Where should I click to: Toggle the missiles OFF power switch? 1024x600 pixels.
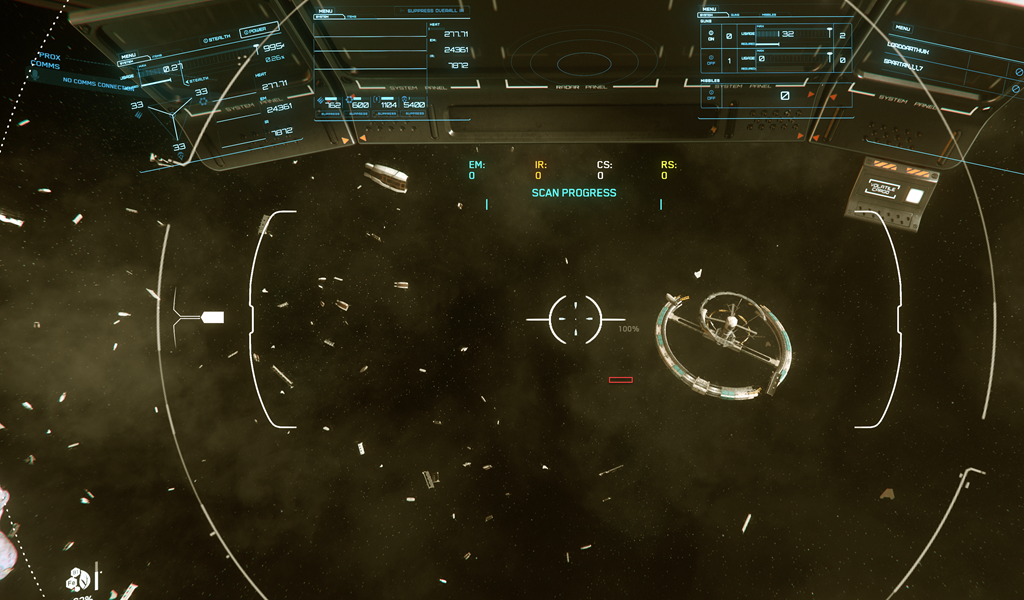click(x=711, y=95)
